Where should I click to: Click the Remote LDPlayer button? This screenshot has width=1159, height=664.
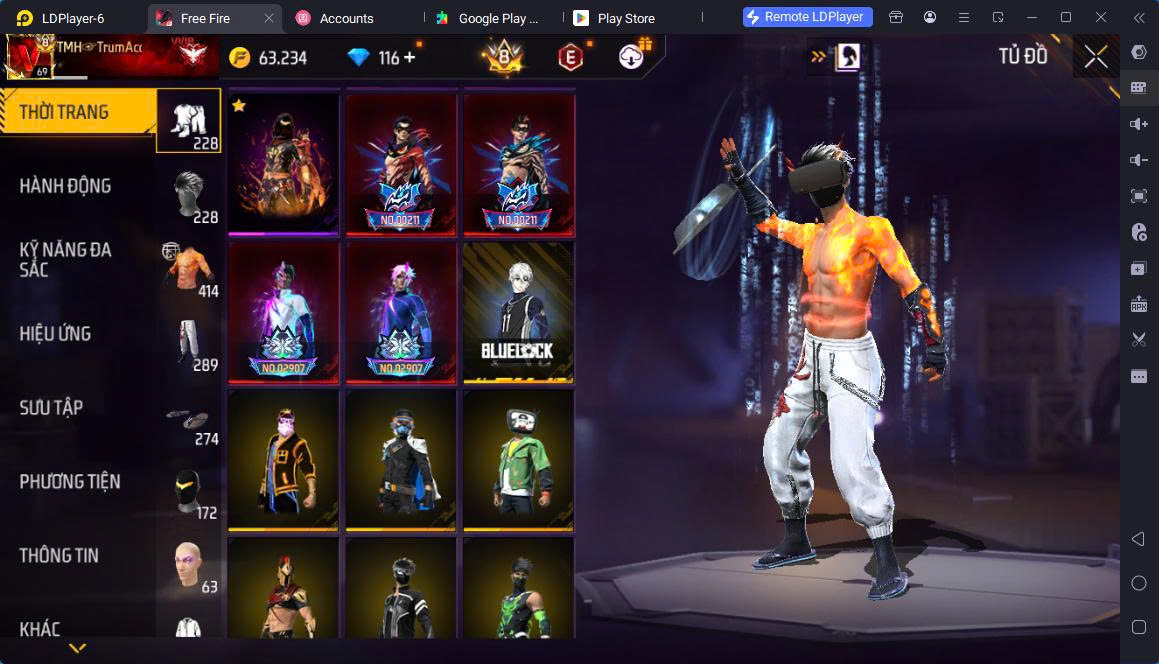(808, 17)
